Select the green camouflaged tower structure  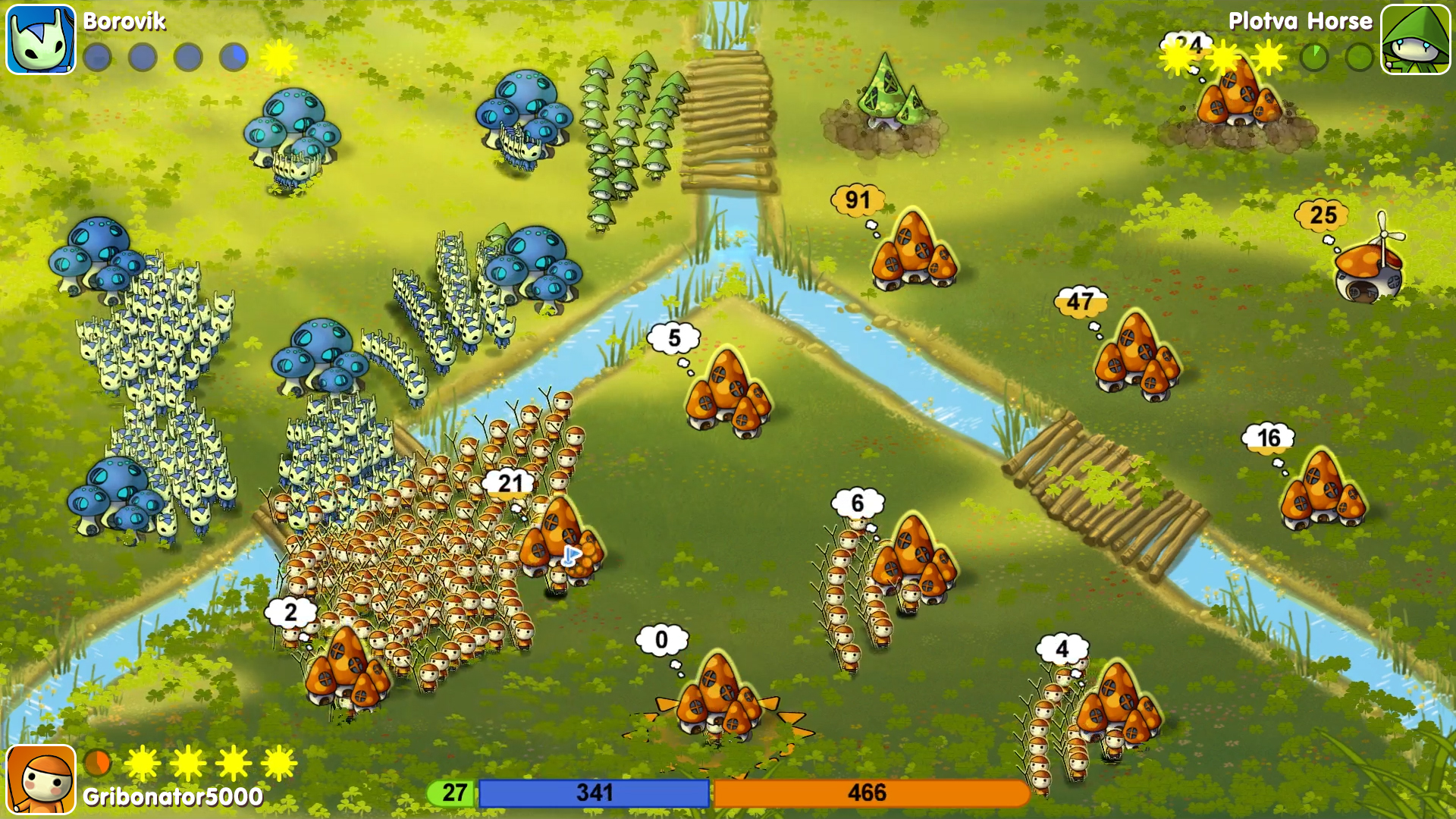tap(883, 106)
